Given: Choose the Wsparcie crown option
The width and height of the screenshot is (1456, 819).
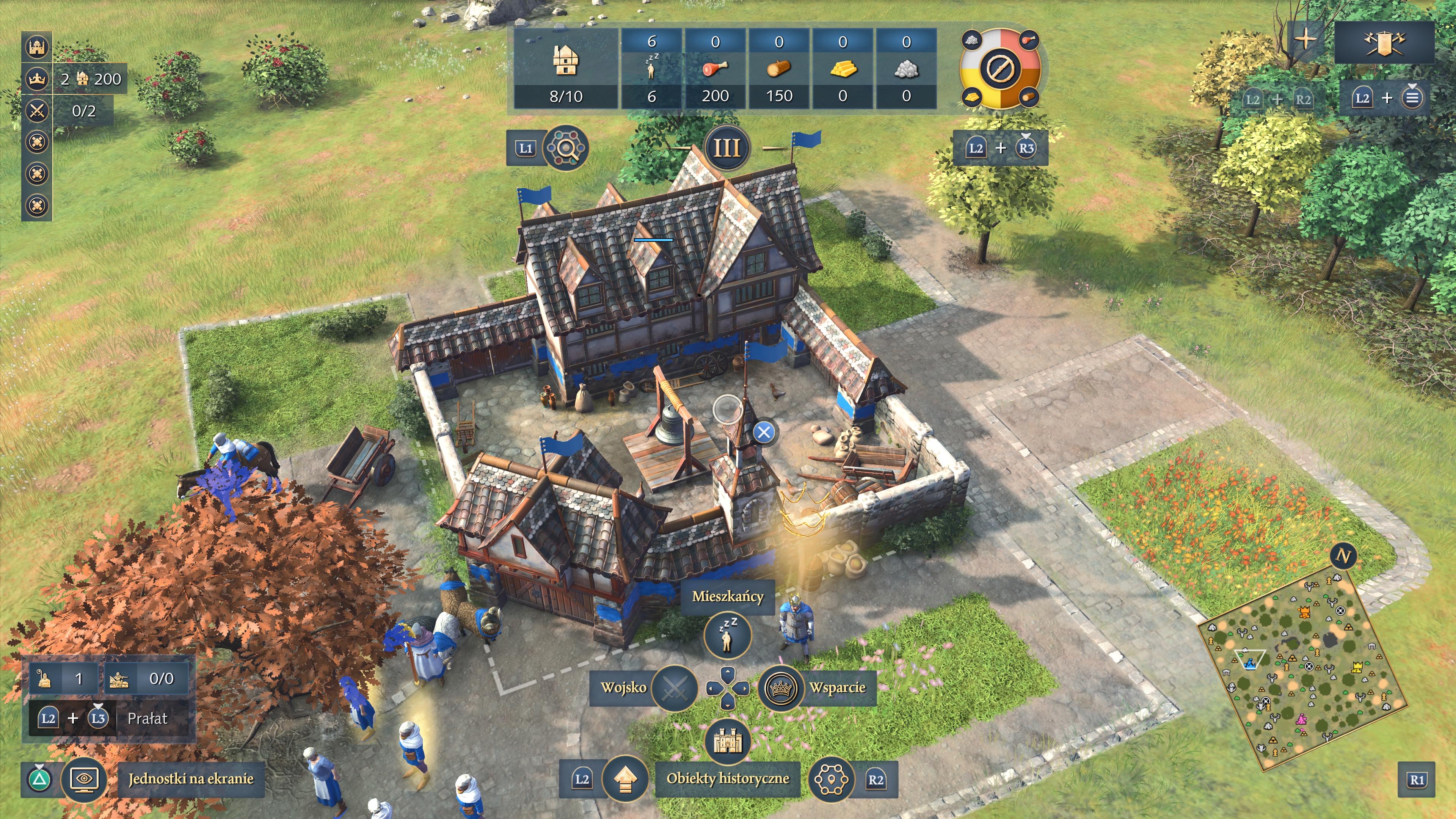Looking at the screenshot, I should [x=781, y=688].
